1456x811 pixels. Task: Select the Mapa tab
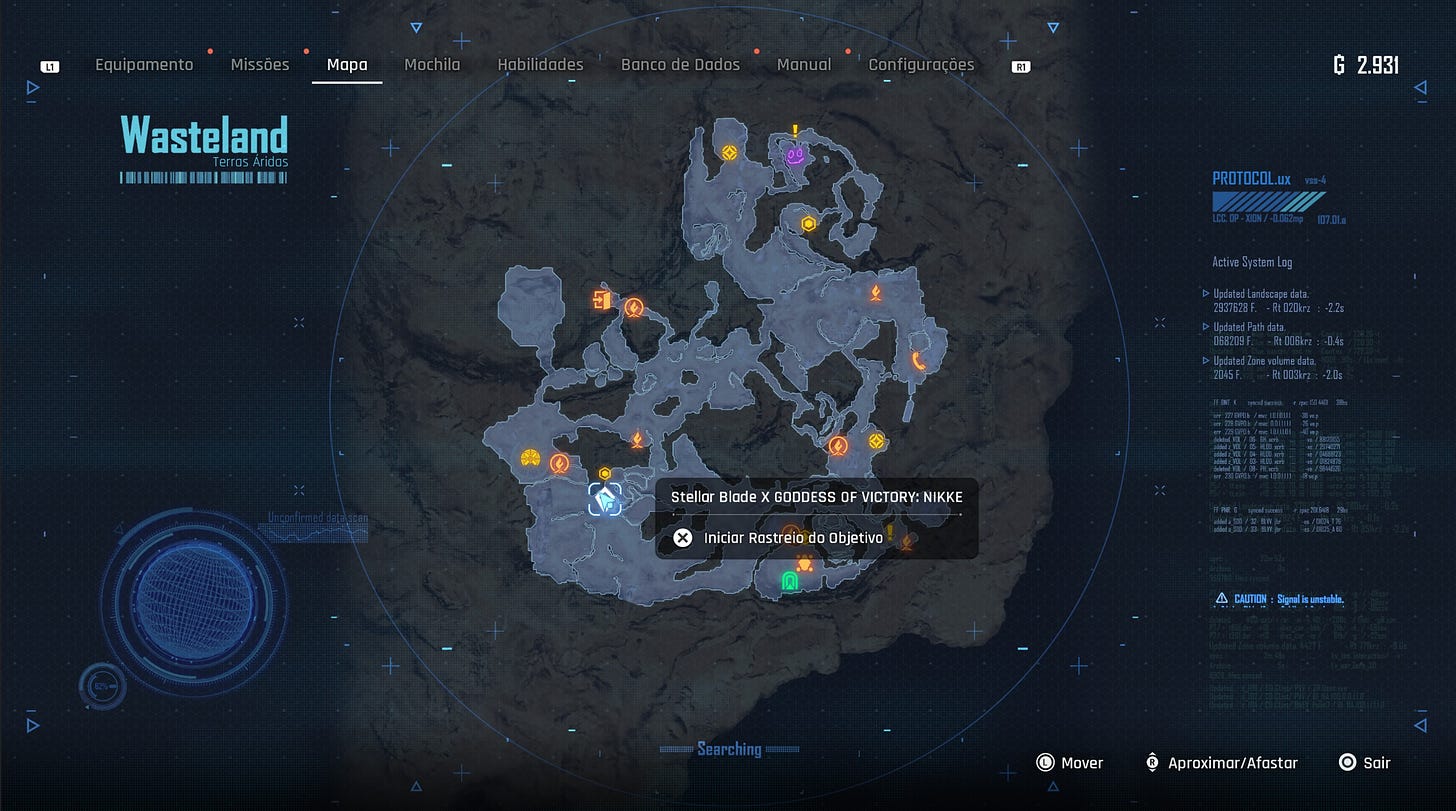click(347, 65)
